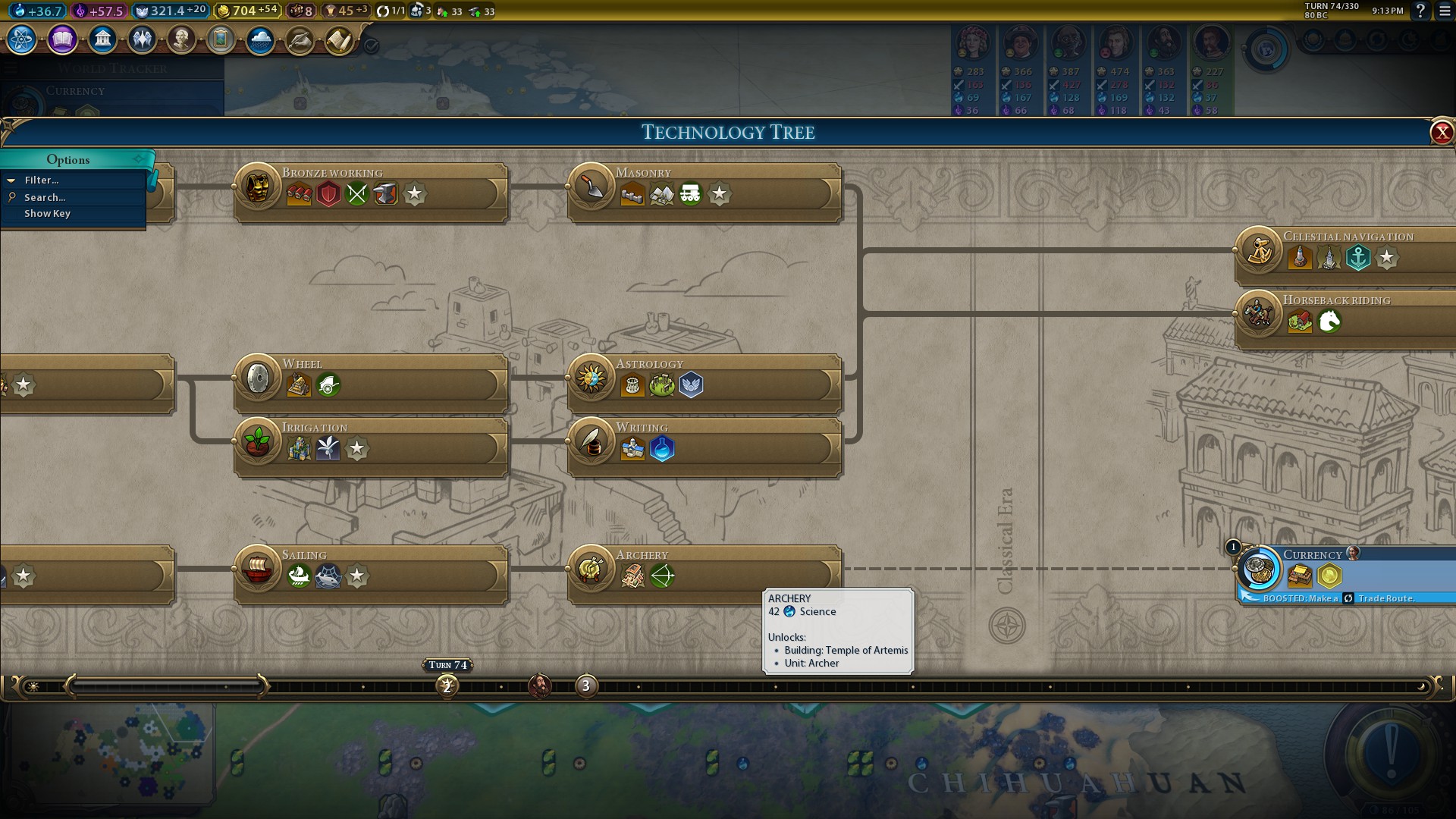This screenshot has height=819, width=1456.
Task: Toggle Show Key in the options panel
Action: tap(47, 214)
